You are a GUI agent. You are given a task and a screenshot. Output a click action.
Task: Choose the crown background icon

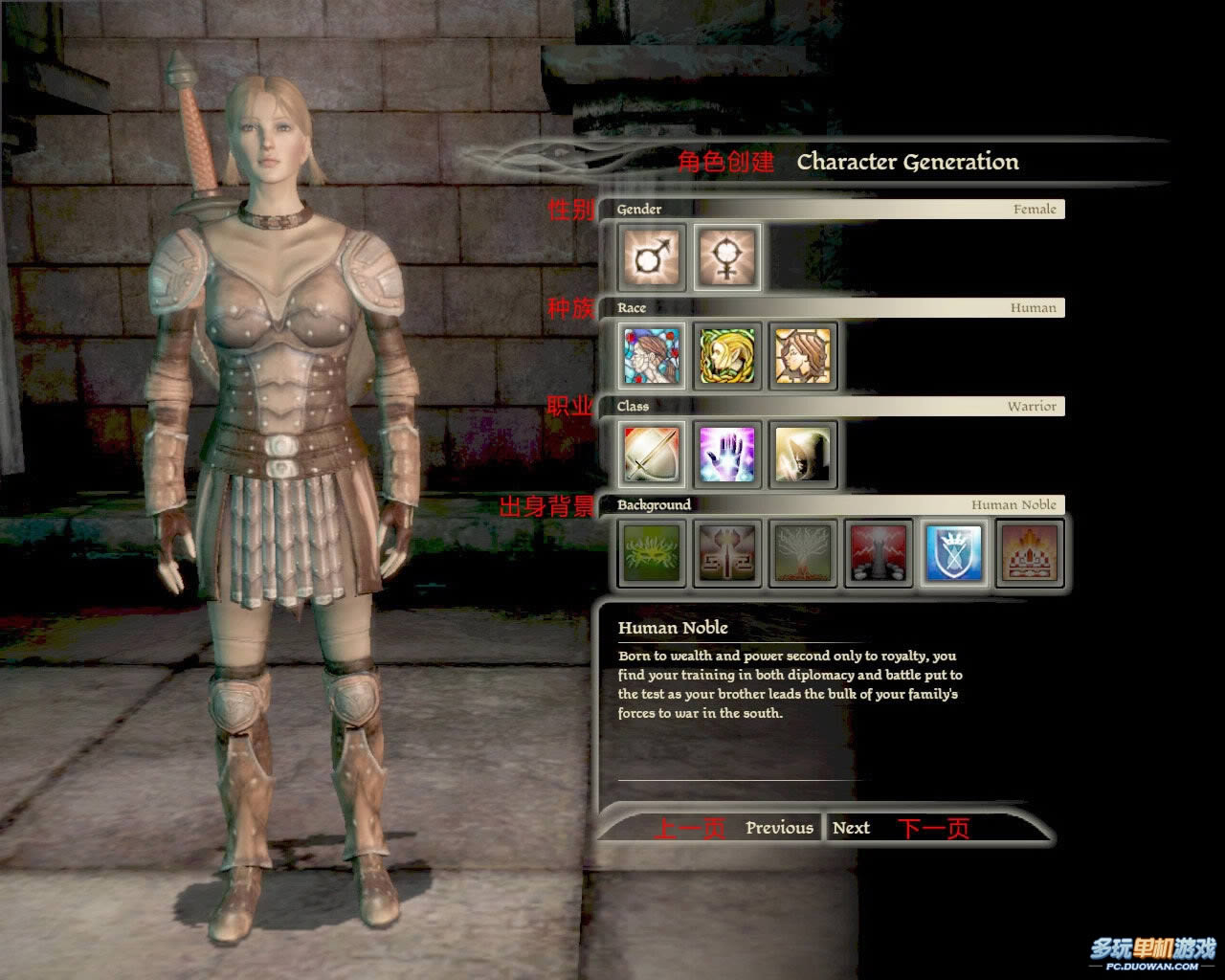click(x=1030, y=553)
